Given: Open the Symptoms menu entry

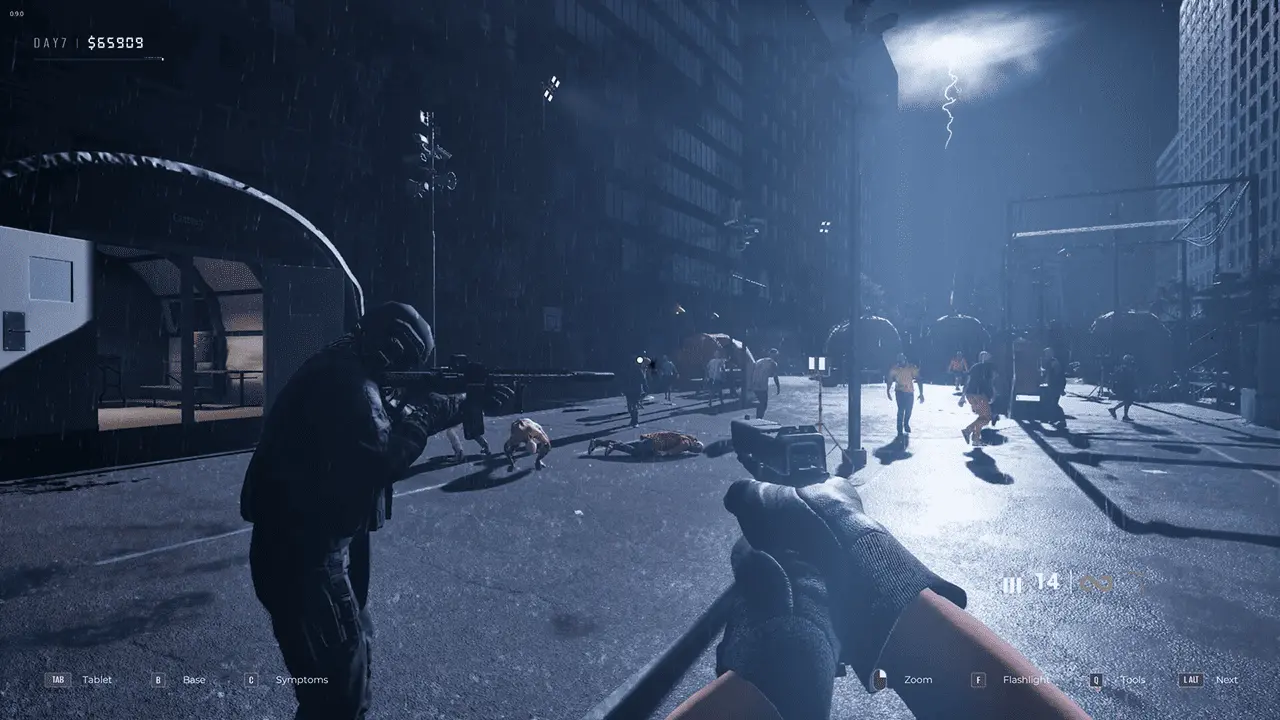Looking at the screenshot, I should (301, 679).
